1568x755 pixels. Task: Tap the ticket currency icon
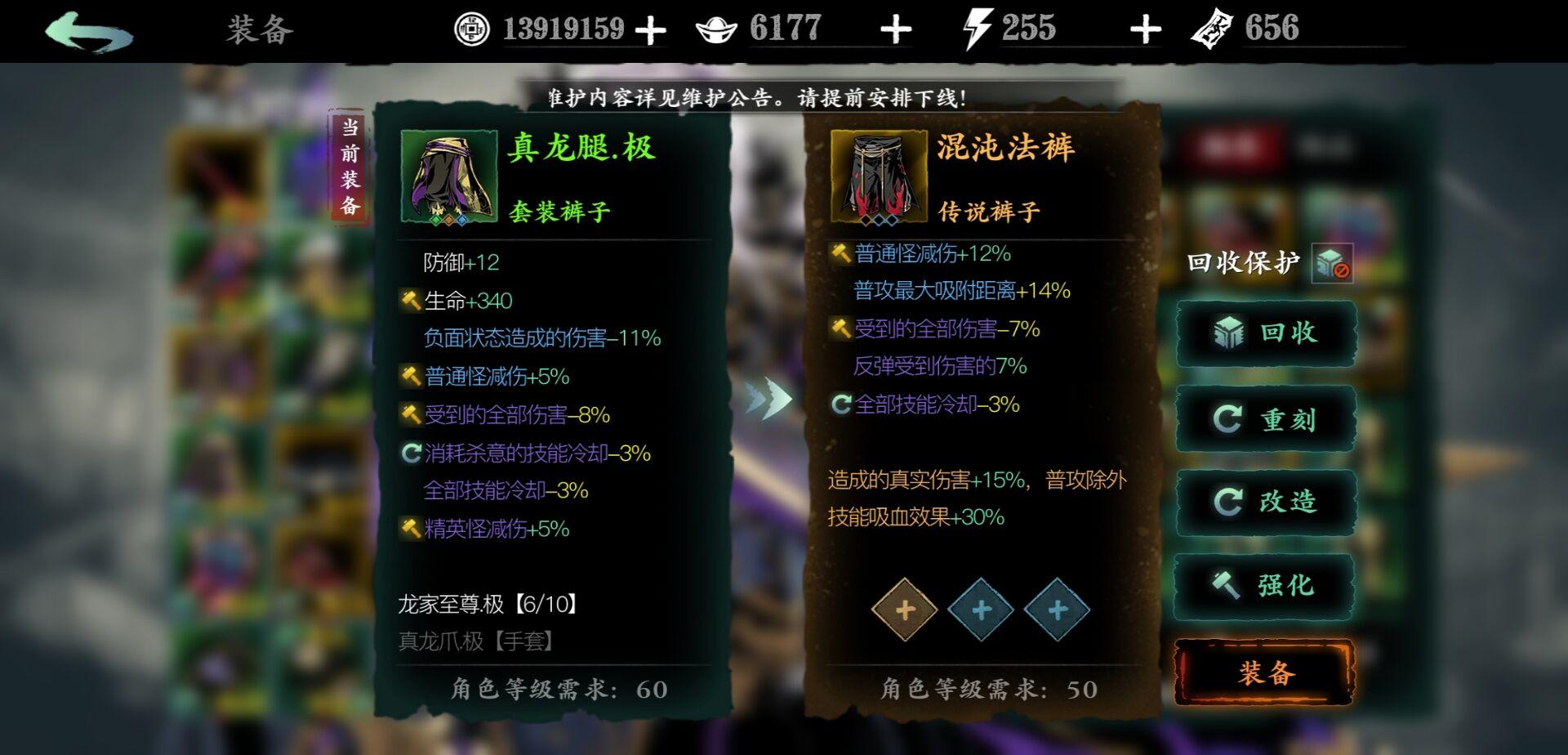(x=1210, y=28)
